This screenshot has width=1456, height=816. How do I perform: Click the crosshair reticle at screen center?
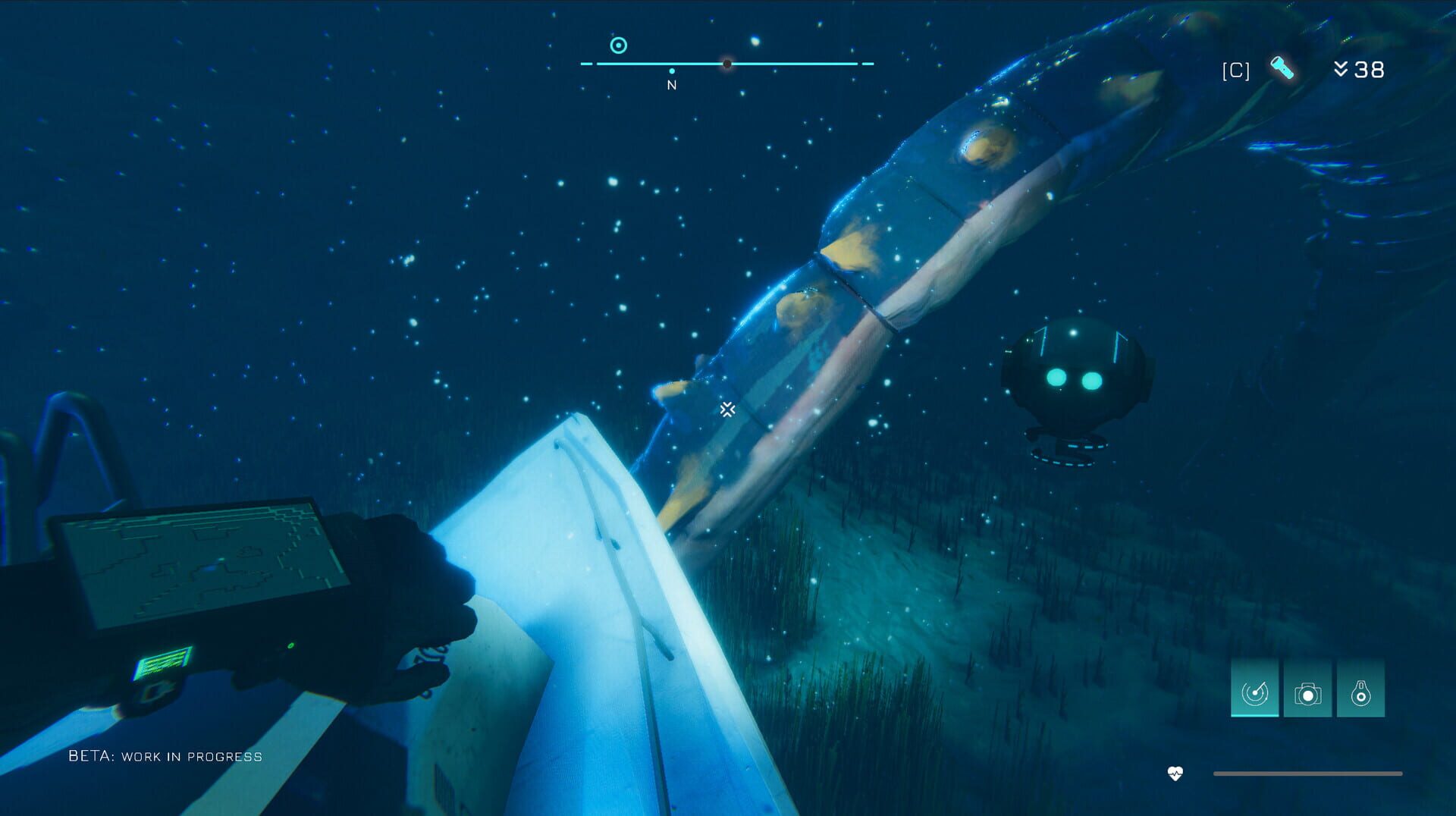tap(726, 410)
